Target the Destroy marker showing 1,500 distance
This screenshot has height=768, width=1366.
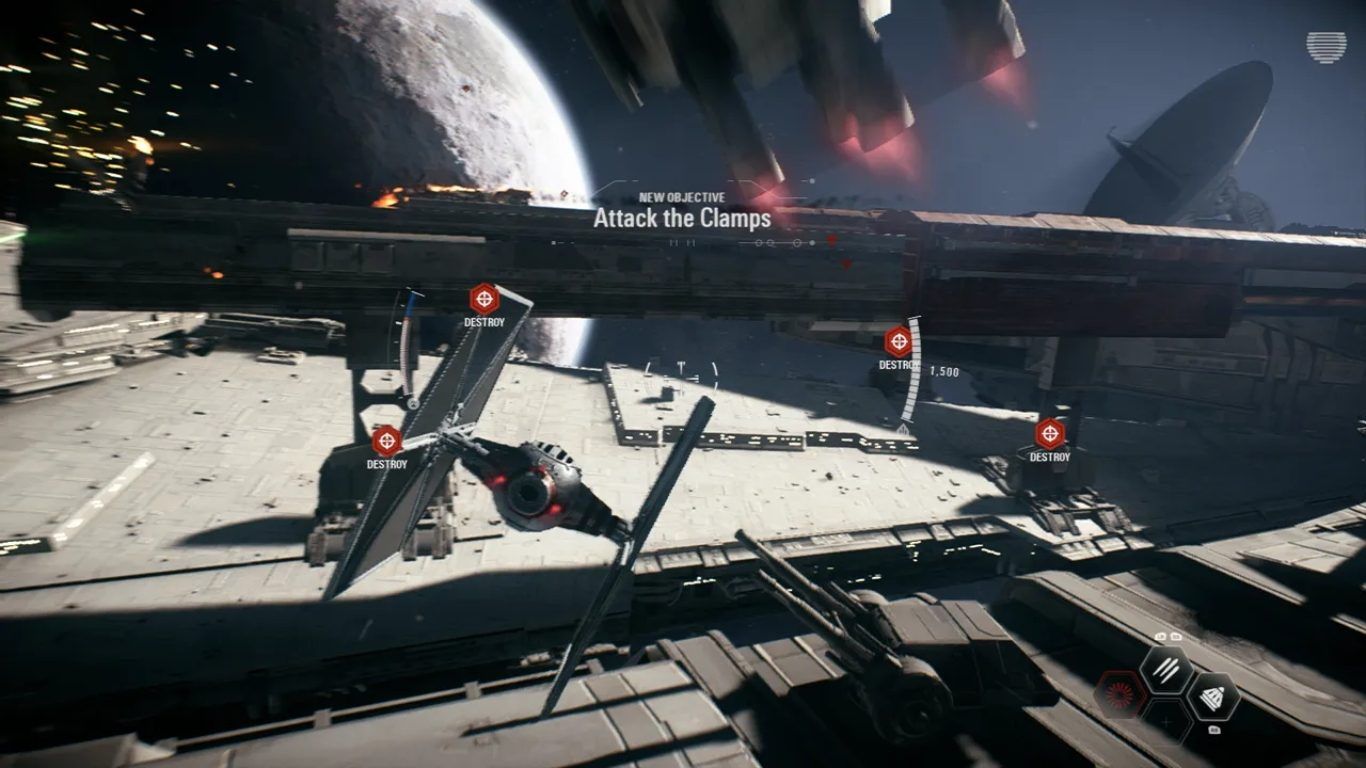(x=898, y=342)
